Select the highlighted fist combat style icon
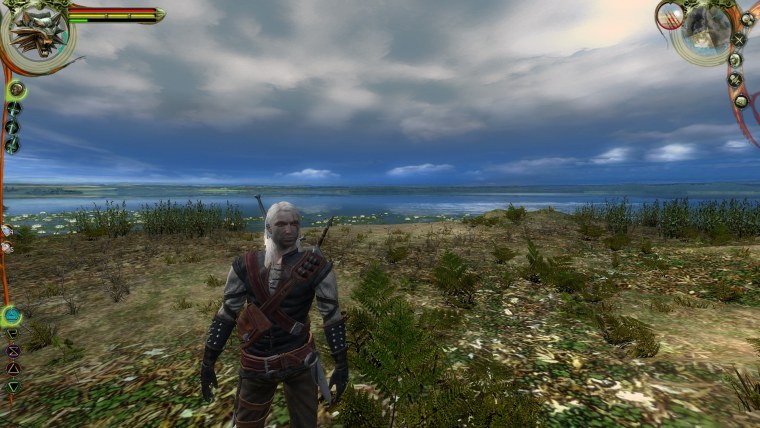 coord(16,91)
